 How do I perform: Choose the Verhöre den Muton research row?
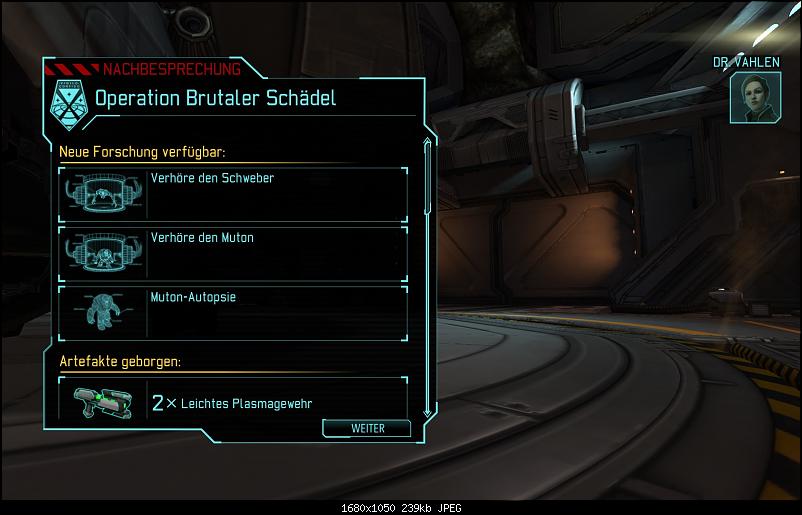pos(233,252)
